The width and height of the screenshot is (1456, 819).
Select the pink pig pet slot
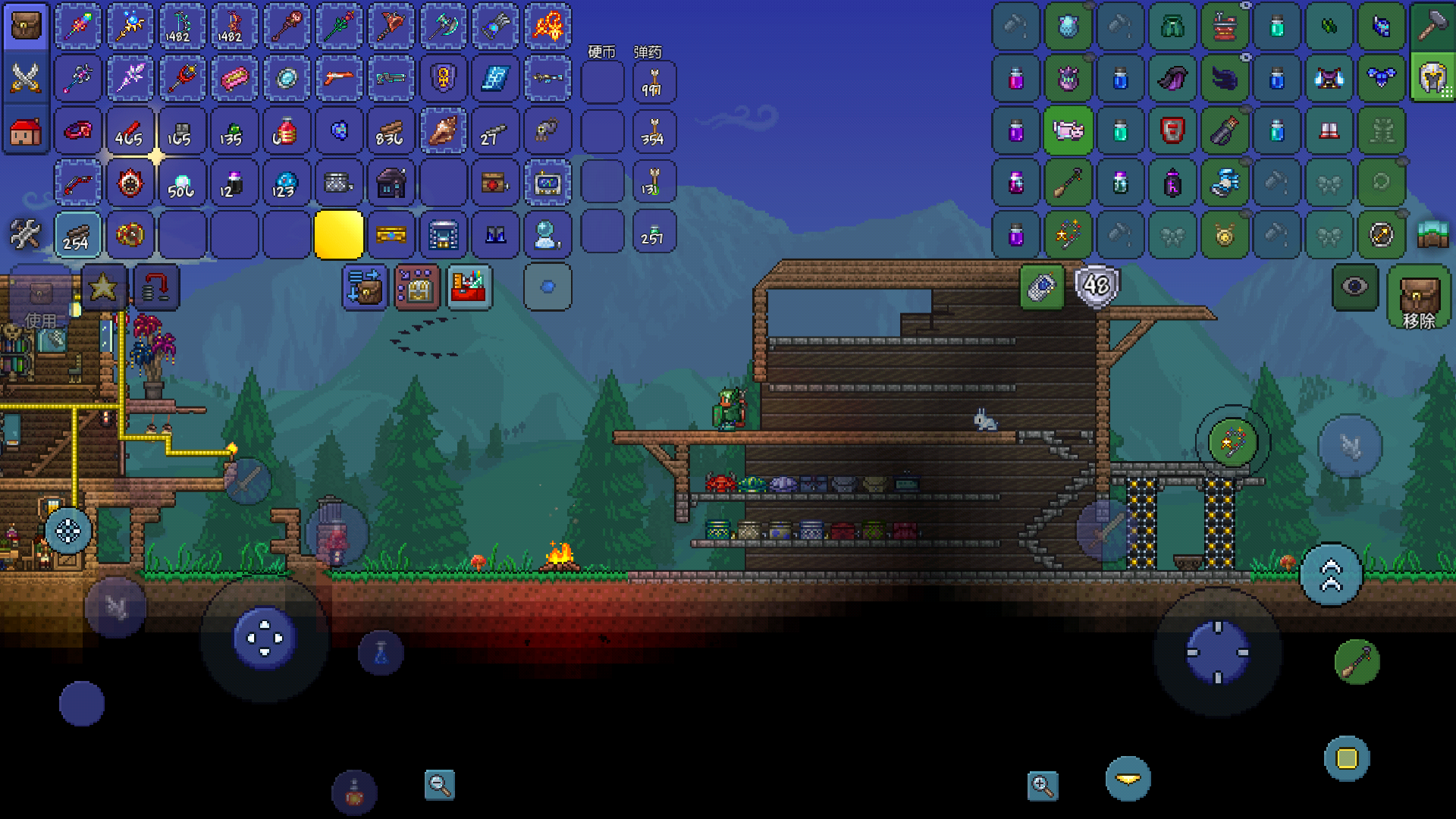click(x=1068, y=130)
